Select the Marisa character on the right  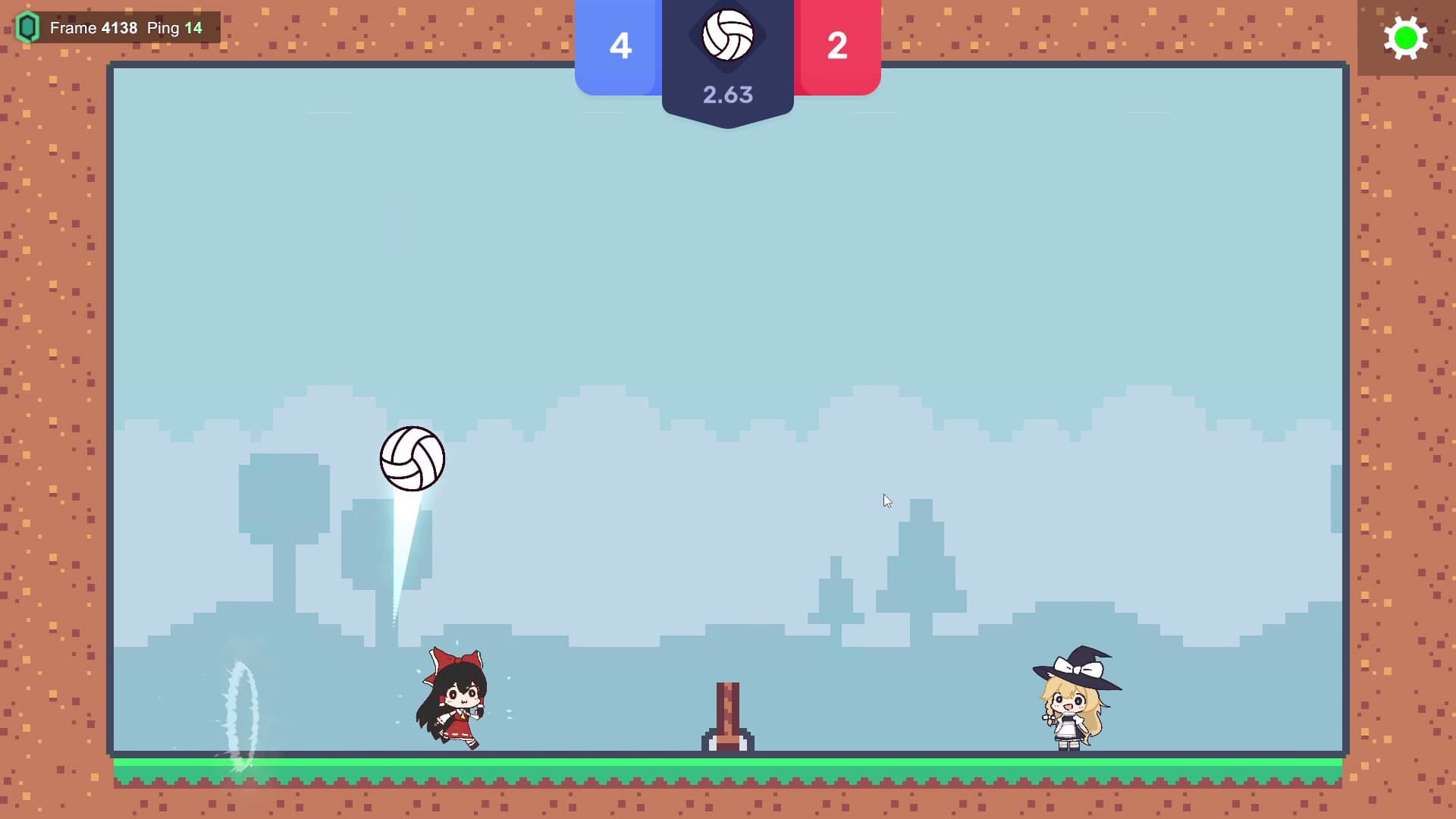1074,705
